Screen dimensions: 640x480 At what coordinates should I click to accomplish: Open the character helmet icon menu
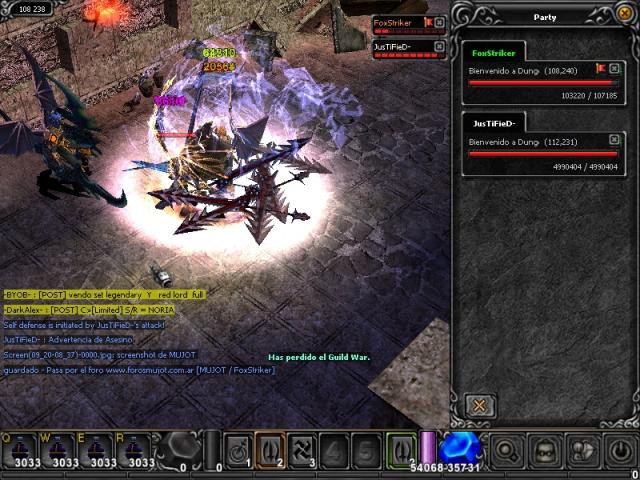(x=543, y=449)
